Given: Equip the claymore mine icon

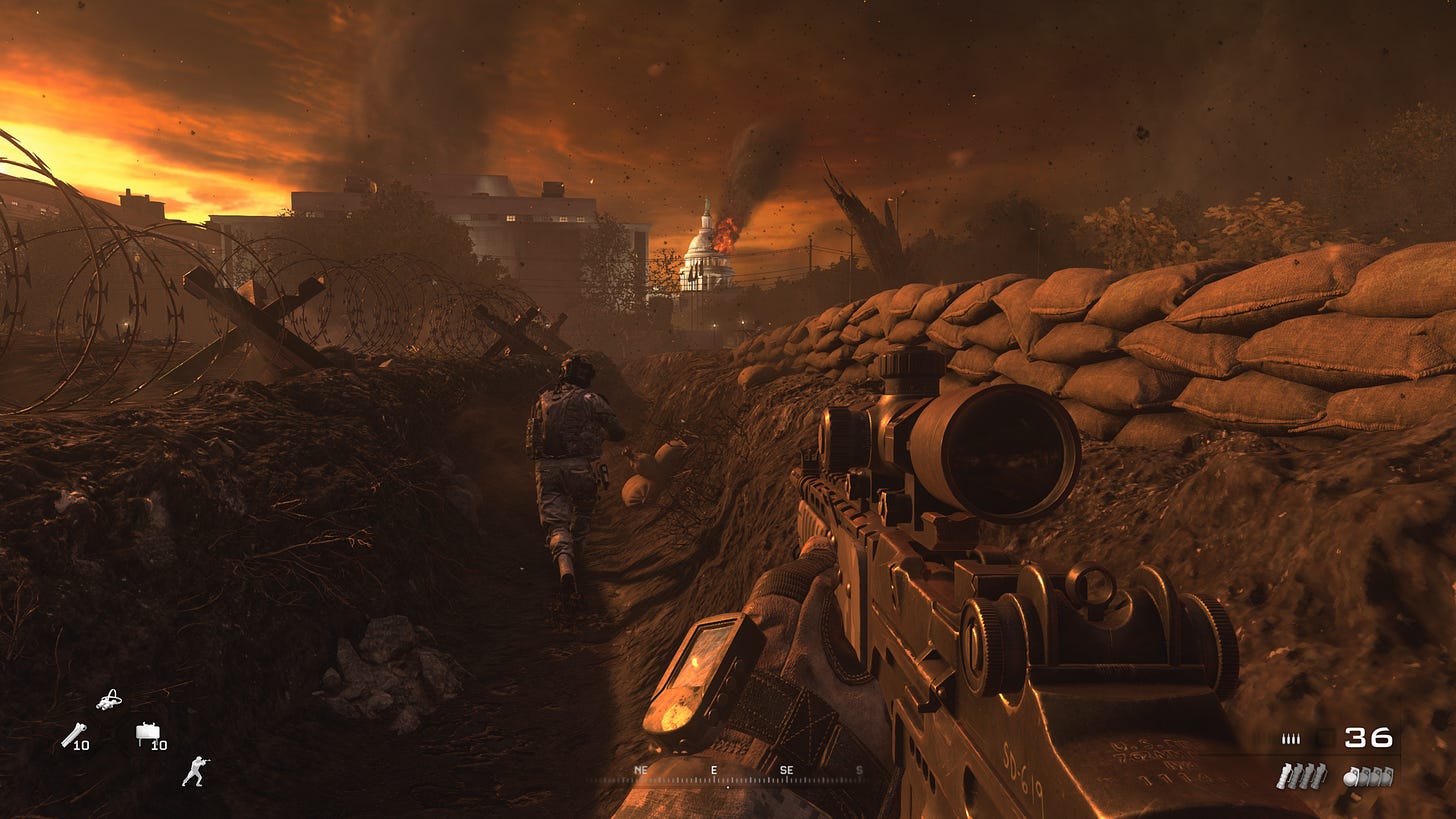Looking at the screenshot, I should pos(148,733).
